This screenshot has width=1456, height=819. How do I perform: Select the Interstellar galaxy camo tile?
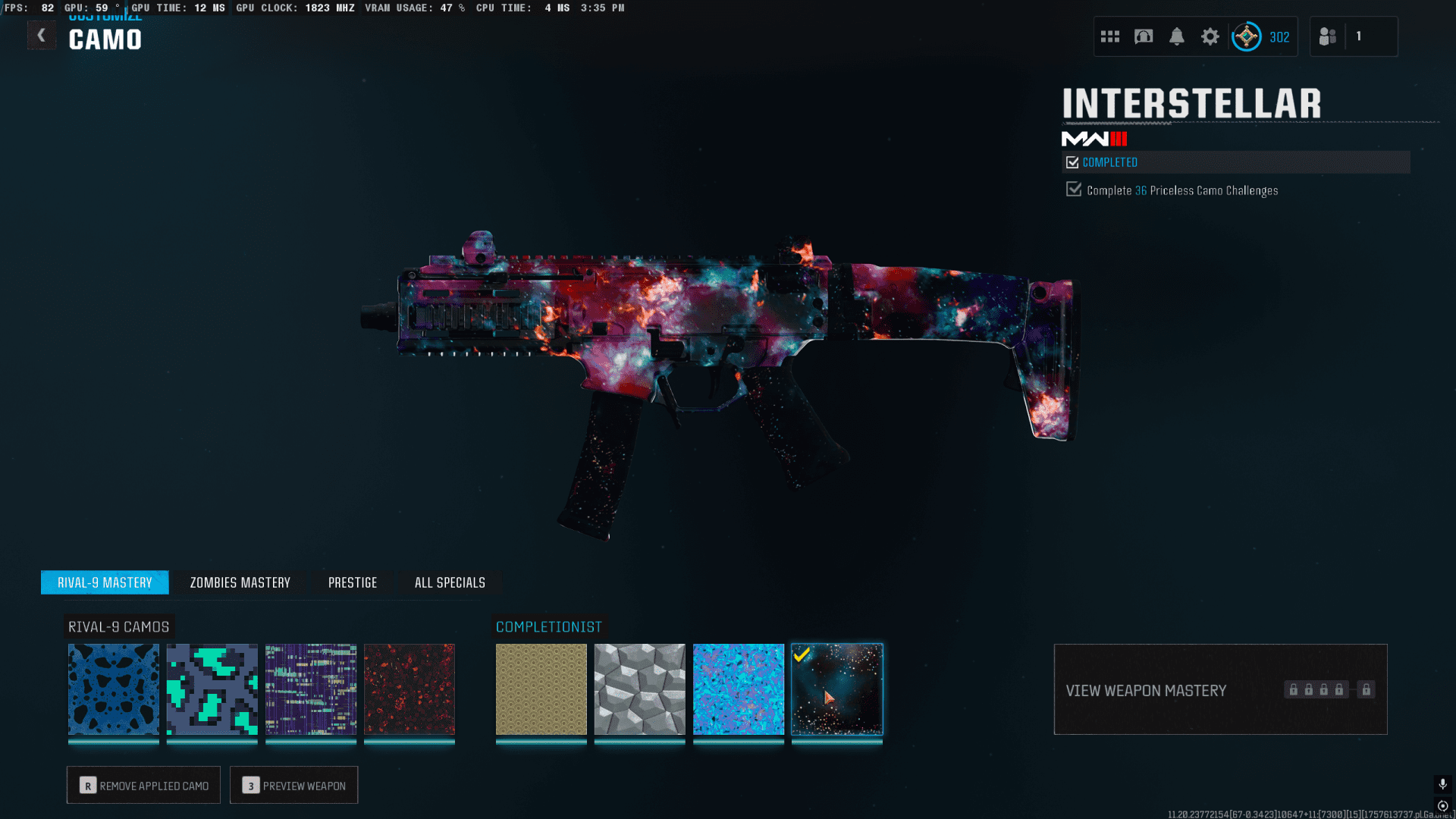tap(837, 689)
